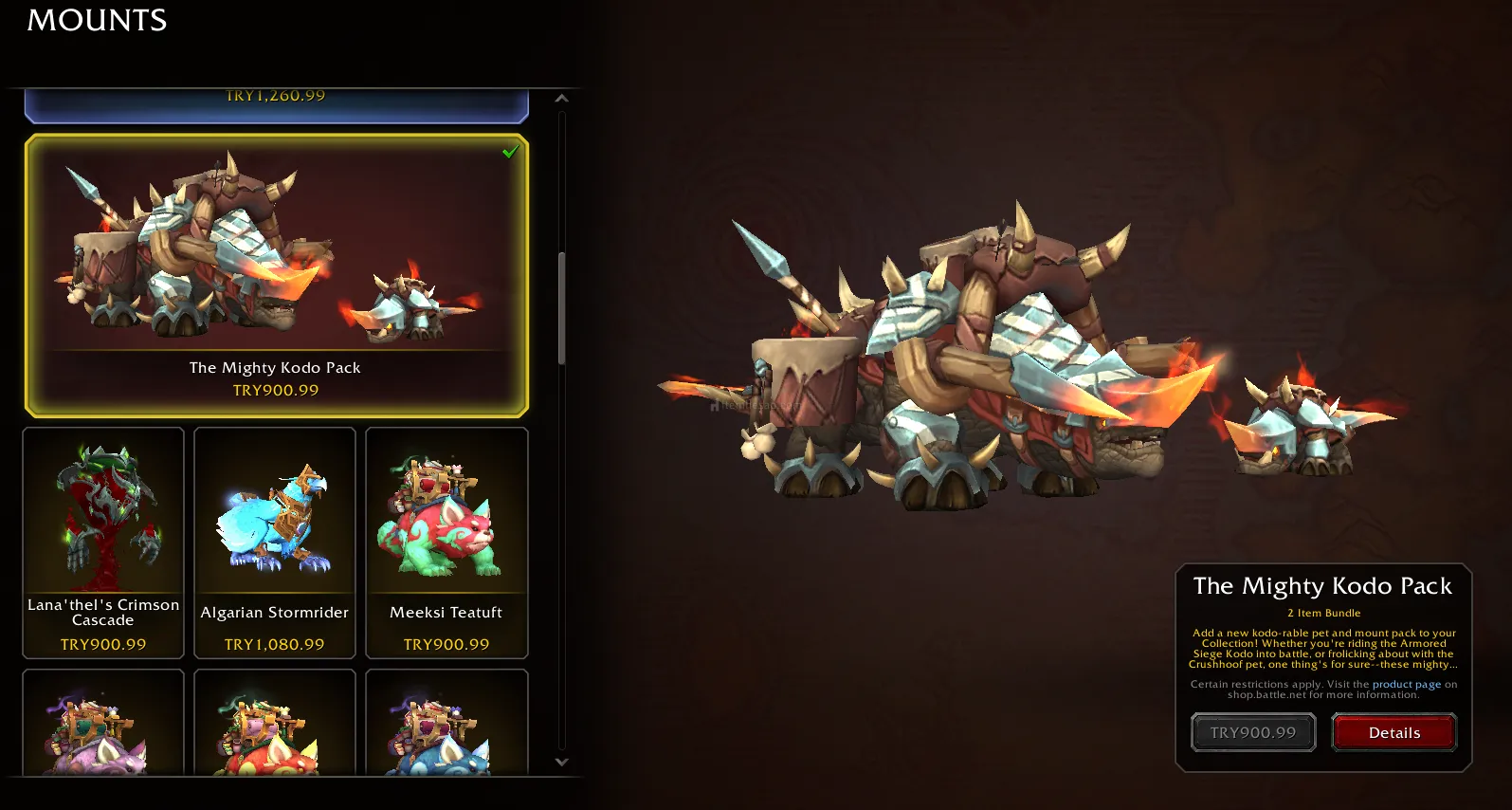This screenshot has width=1512, height=810.
Task: Follow the product page link
Action: (1406, 684)
